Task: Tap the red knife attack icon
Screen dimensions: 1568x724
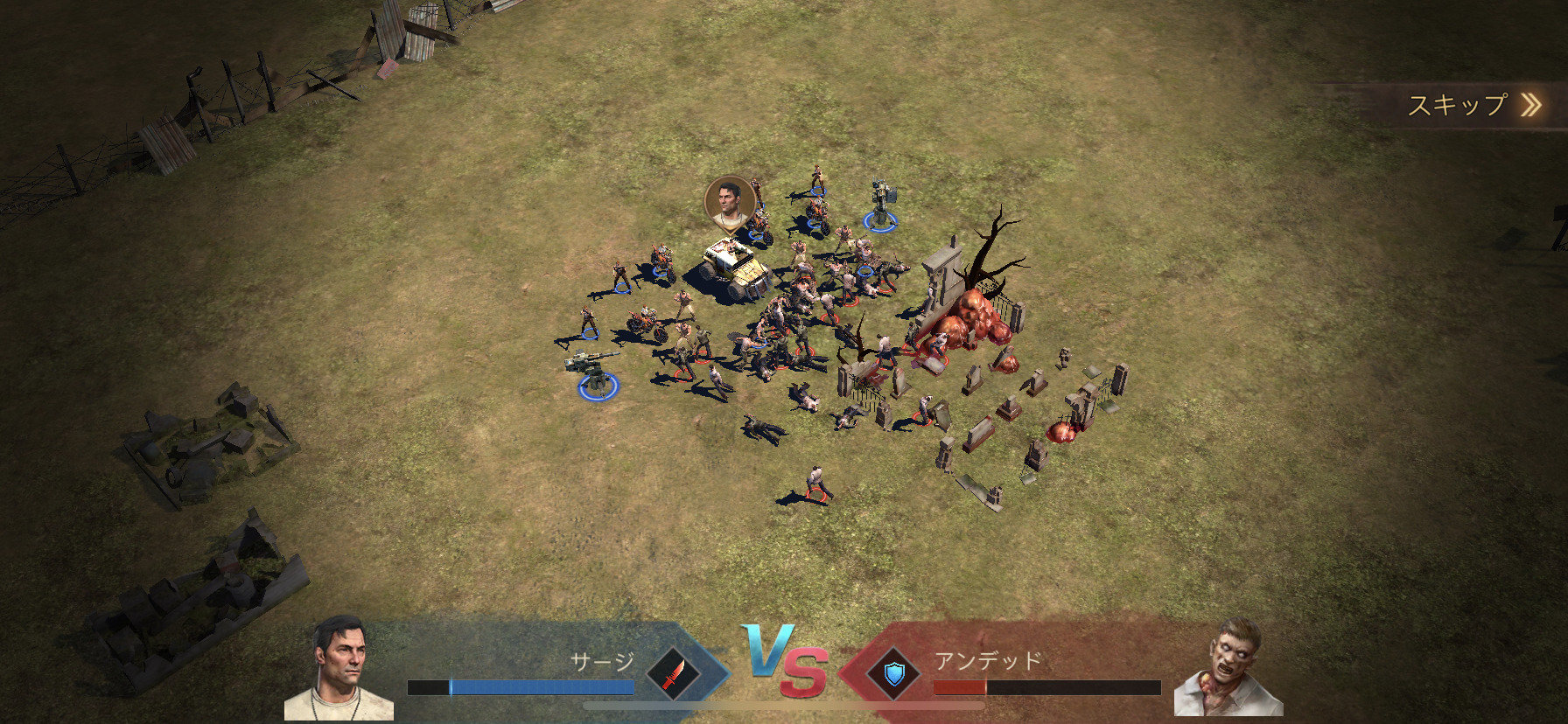Action: click(673, 674)
